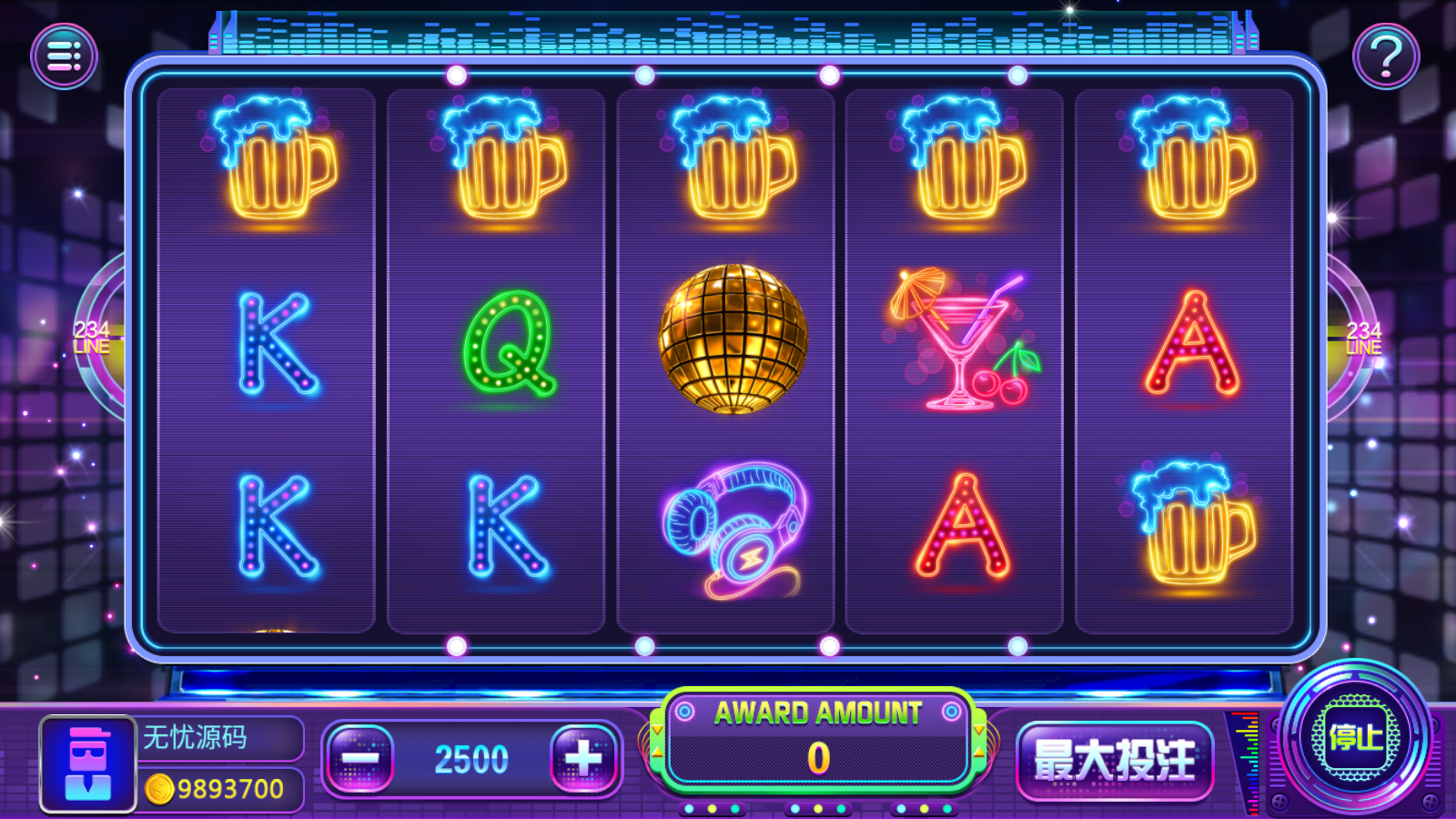Click the 234 LINE badge on the right

coord(1363,338)
